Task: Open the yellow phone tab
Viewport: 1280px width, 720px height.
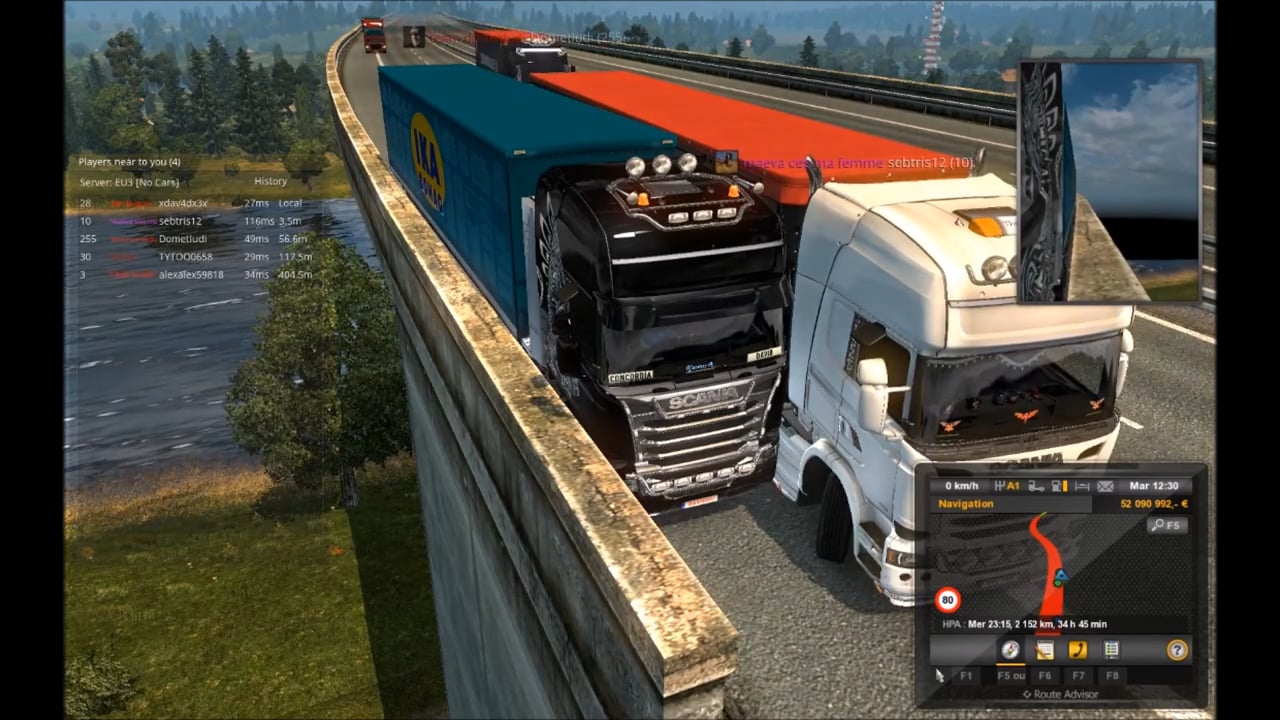Action: coord(1077,650)
